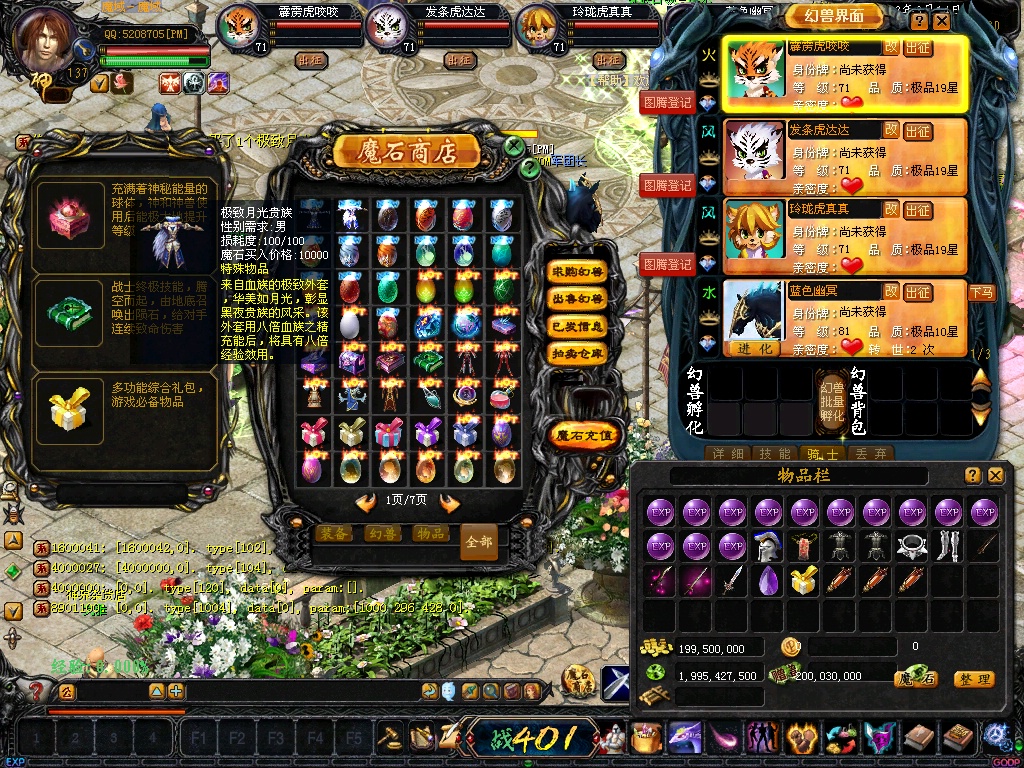Show 全部 items in the shop
This screenshot has width=1024, height=768.
click(479, 542)
